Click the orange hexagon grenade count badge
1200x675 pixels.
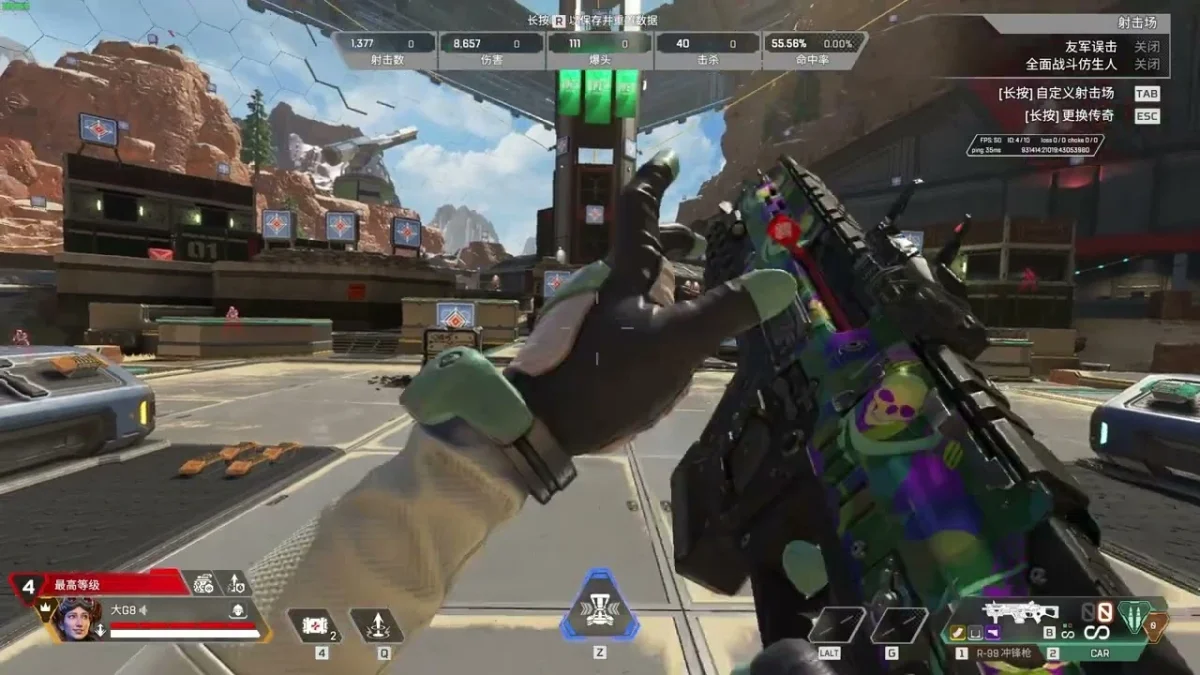[1153, 625]
